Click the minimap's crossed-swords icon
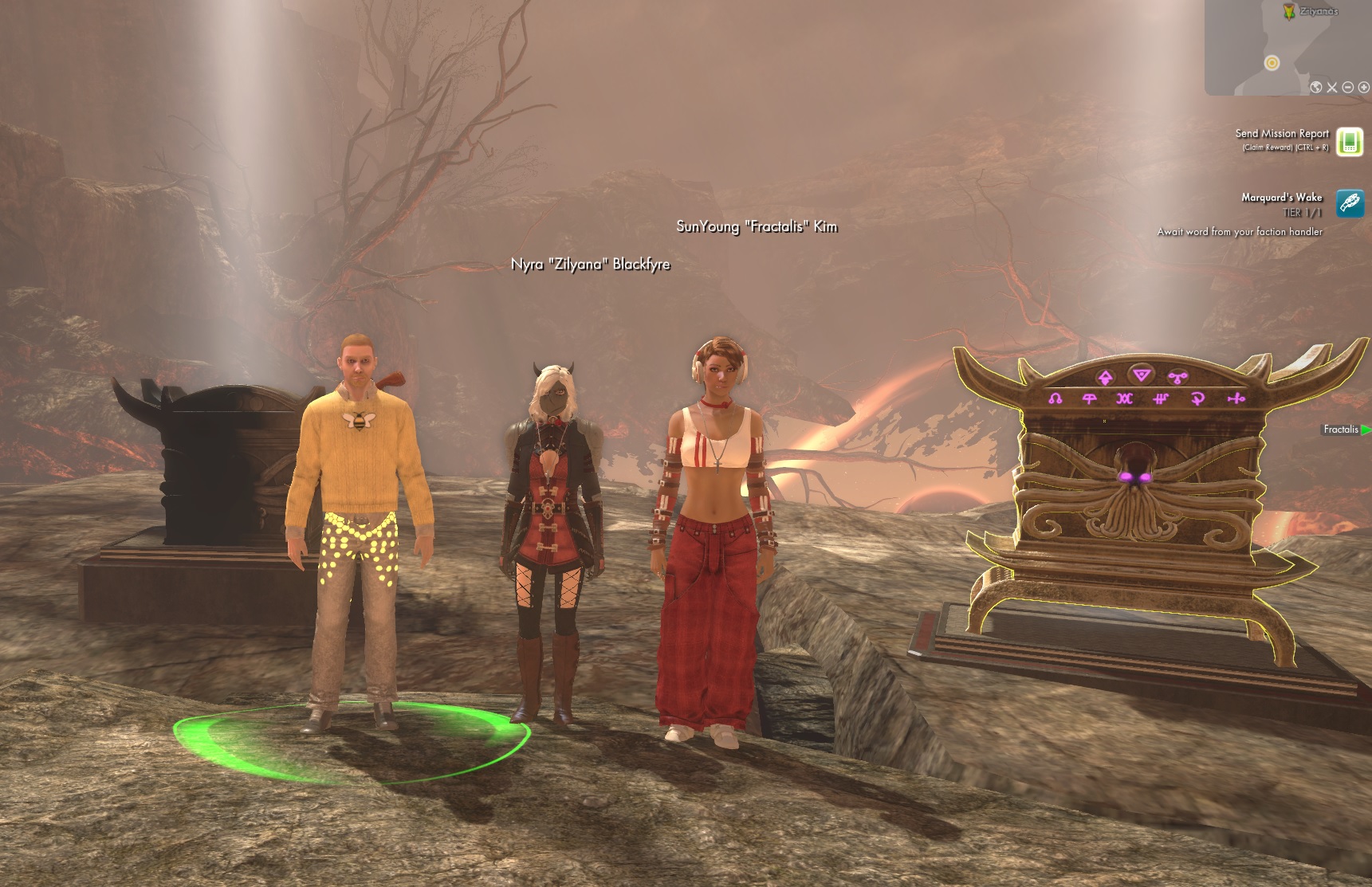This screenshot has width=1372, height=887. click(x=1332, y=88)
